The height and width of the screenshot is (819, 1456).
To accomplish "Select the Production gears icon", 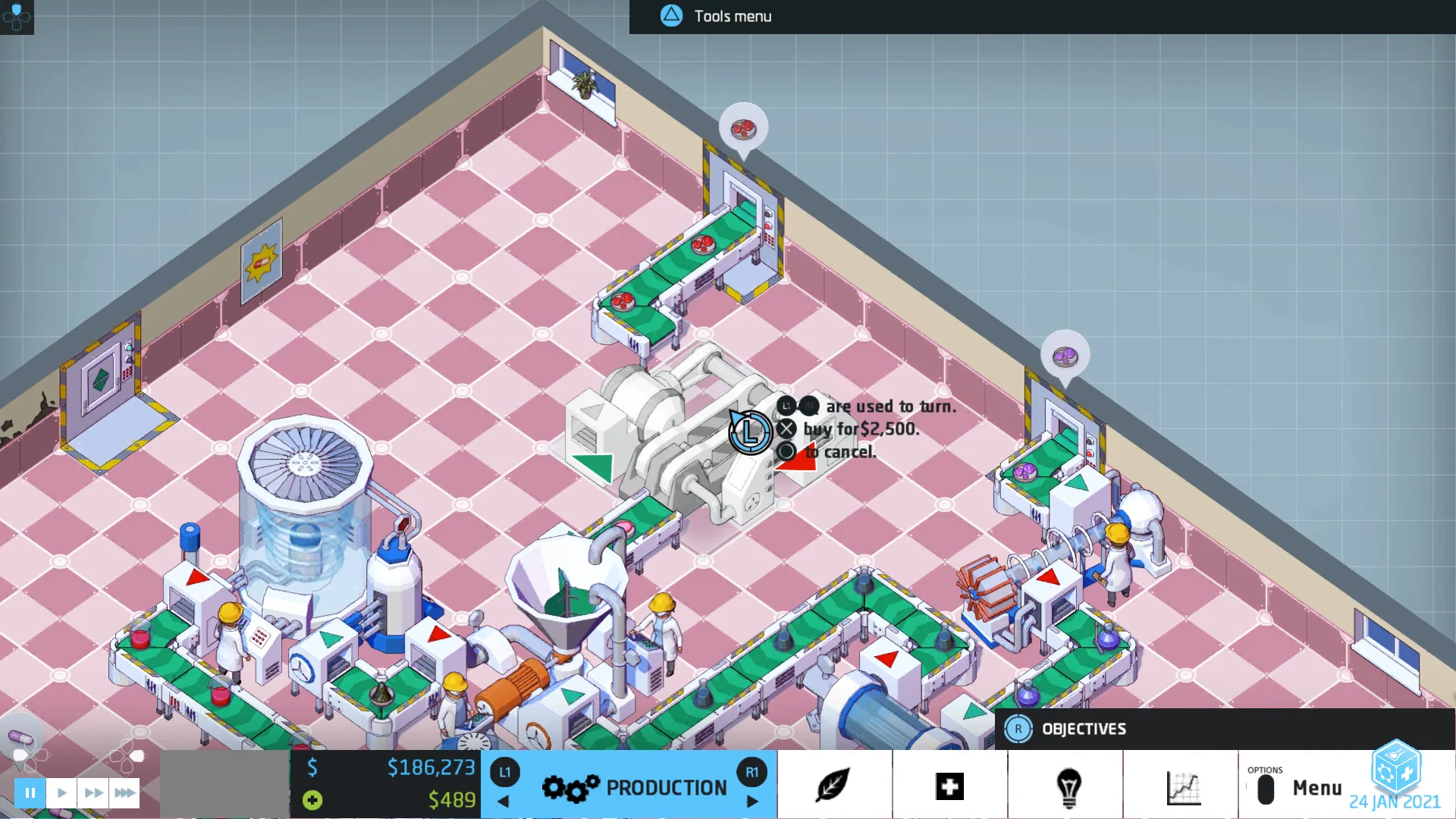I will [x=569, y=786].
